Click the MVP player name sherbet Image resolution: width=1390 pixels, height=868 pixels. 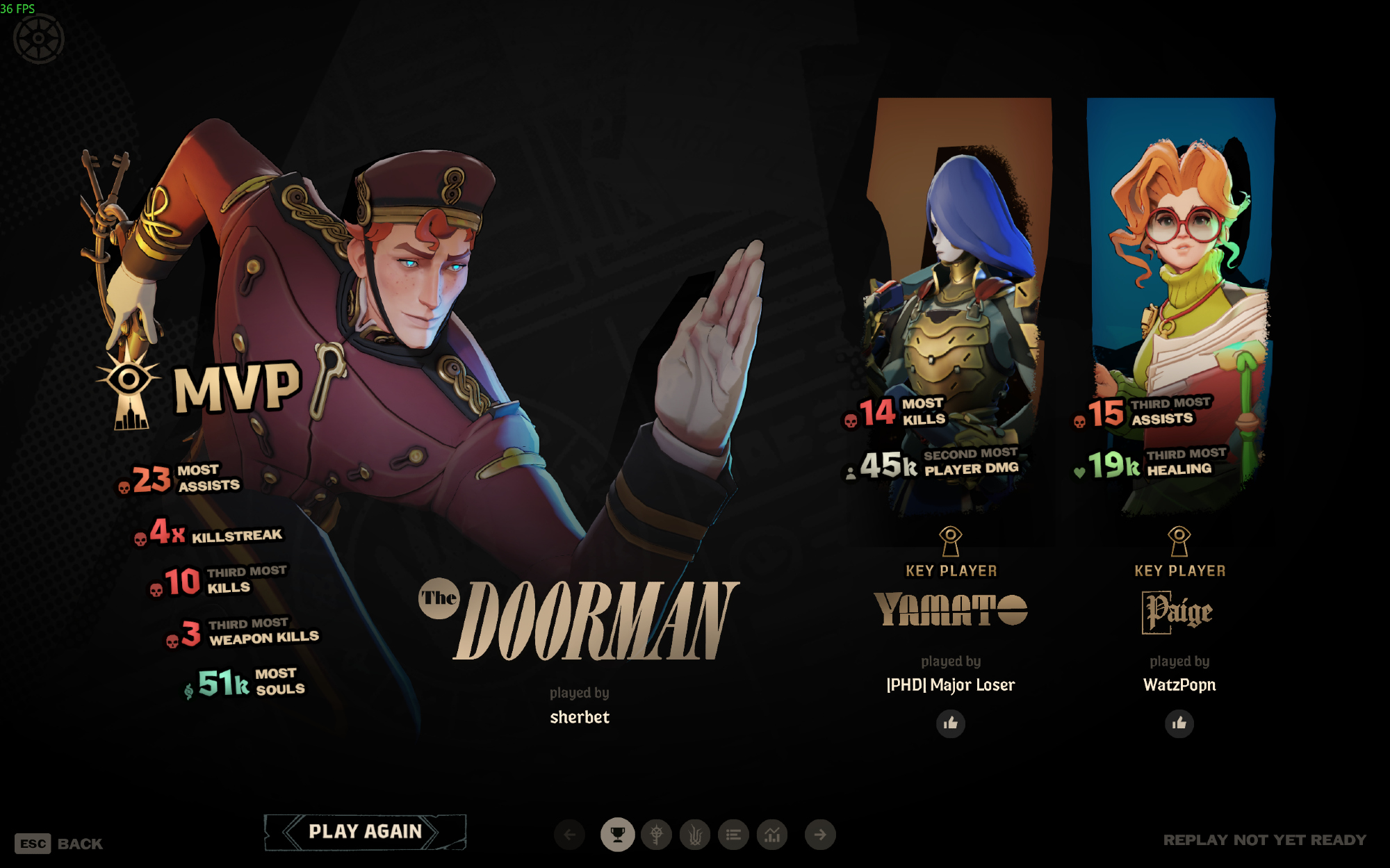[580, 717]
